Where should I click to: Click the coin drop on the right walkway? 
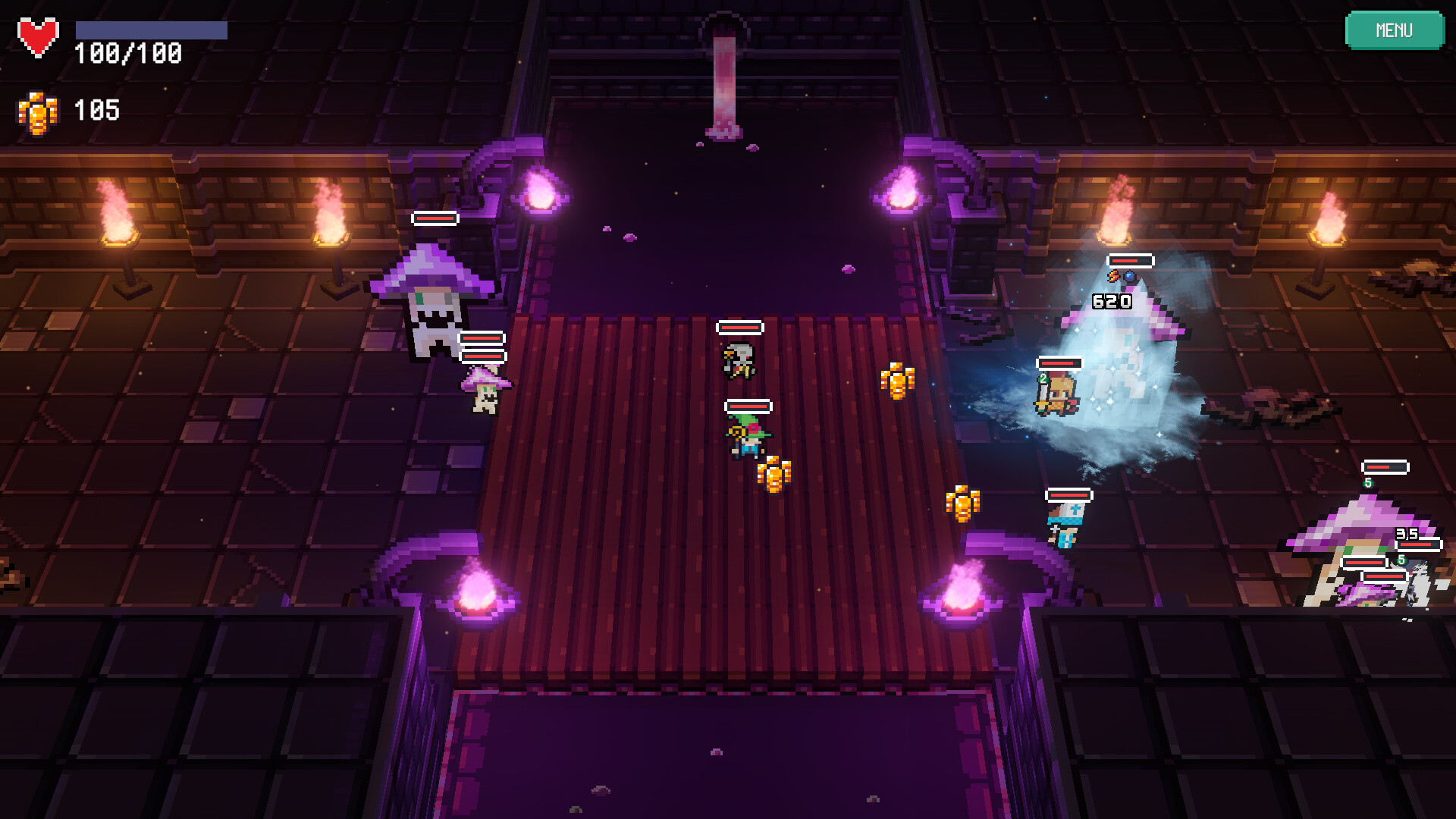[x=962, y=503]
